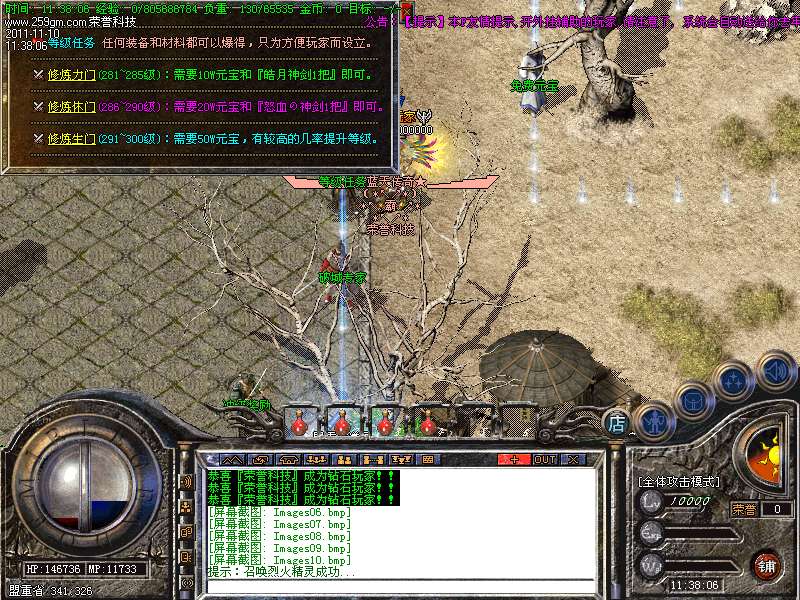Viewport: 800px width, 600px height.
Task: Open the shop with the 店 button
Action: [x=618, y=424]
